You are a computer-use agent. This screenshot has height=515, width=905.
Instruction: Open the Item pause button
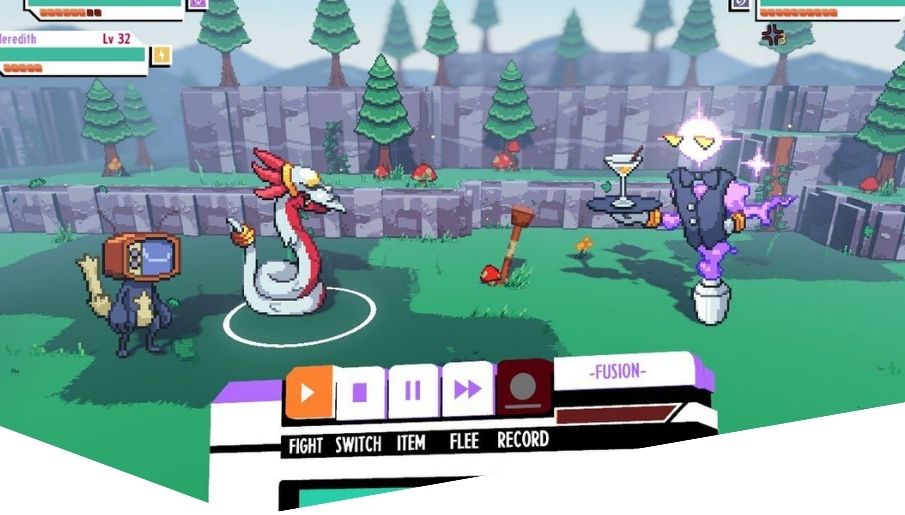[413, 391]
